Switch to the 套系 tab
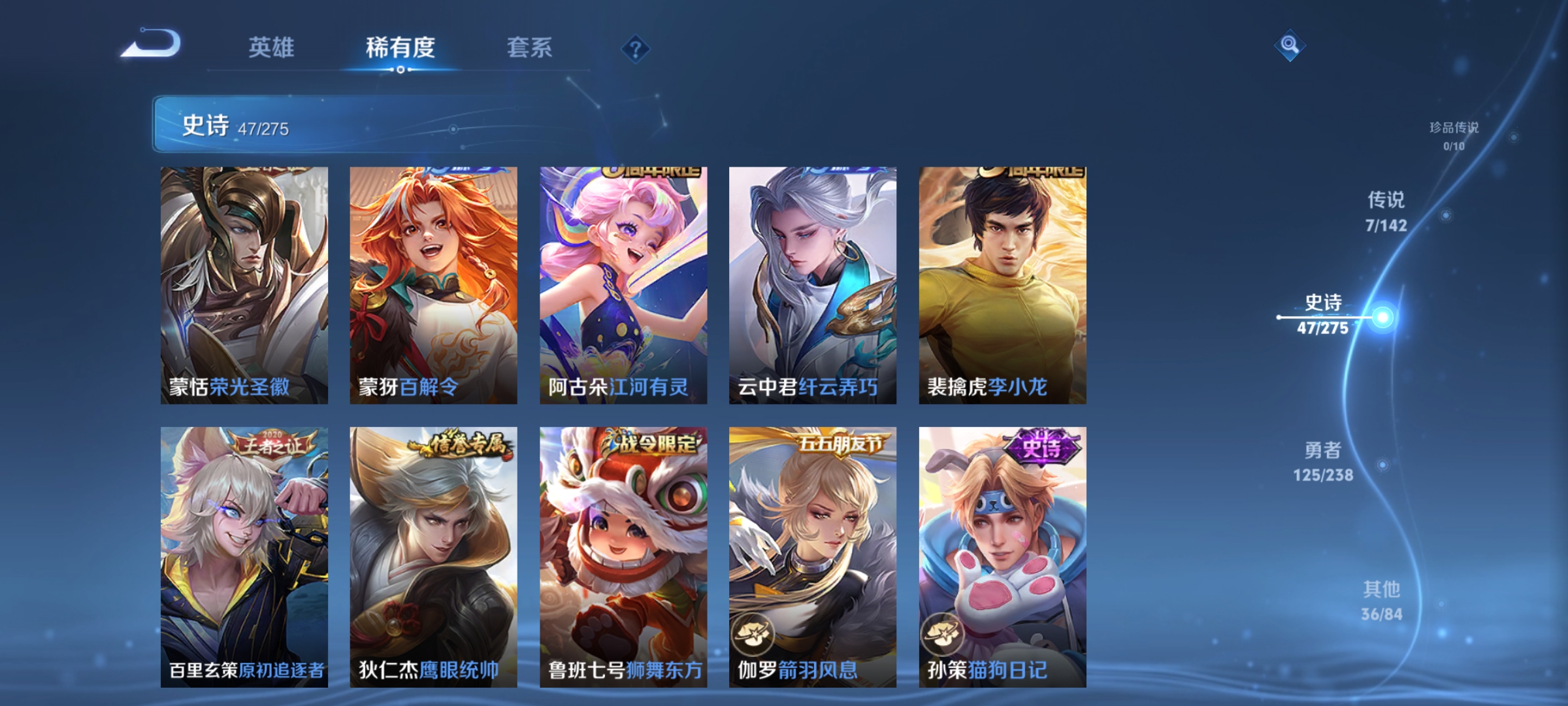 pos(529,47)
